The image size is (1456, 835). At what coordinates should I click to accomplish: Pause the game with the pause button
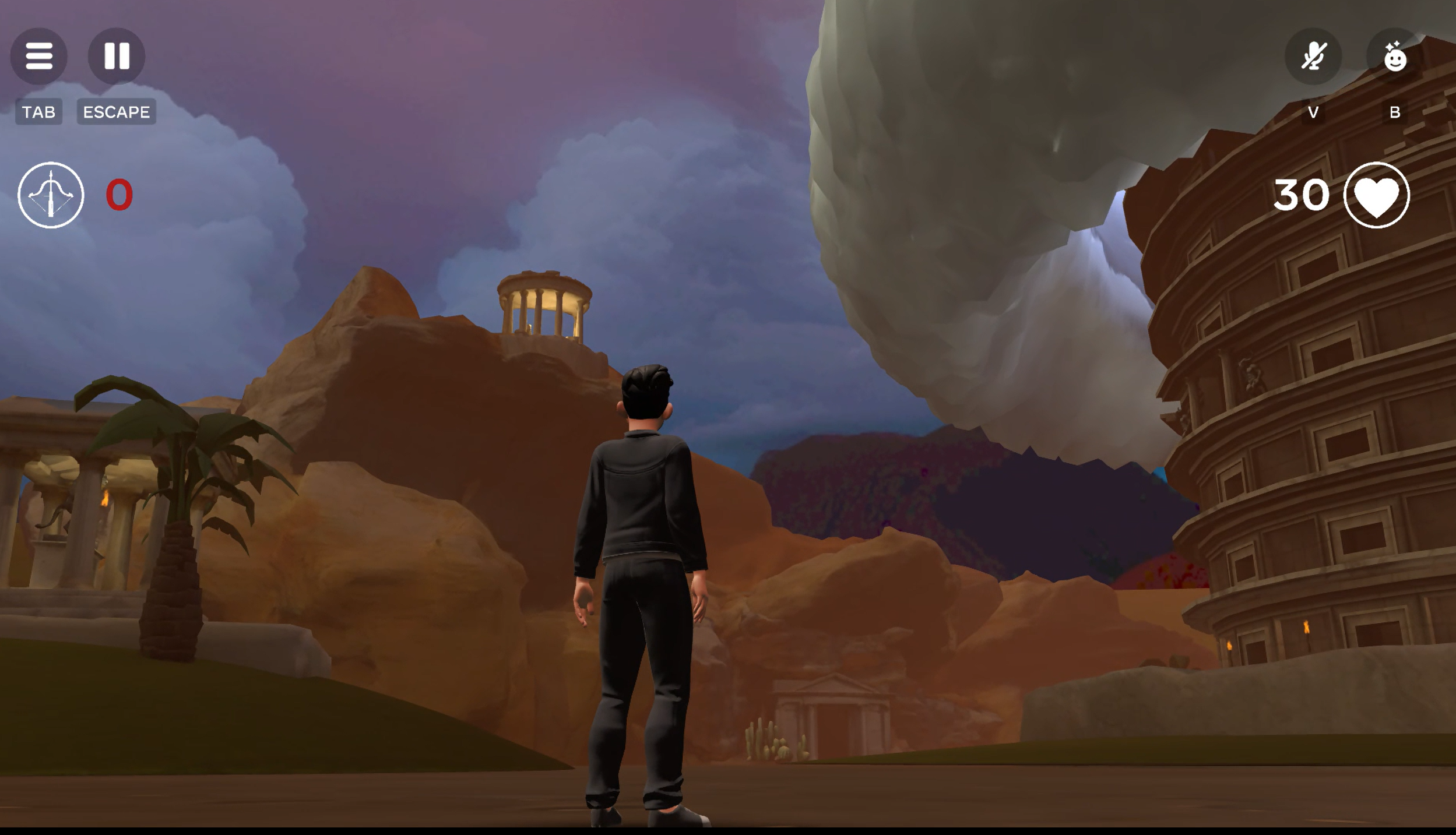(x=116, y=56)
